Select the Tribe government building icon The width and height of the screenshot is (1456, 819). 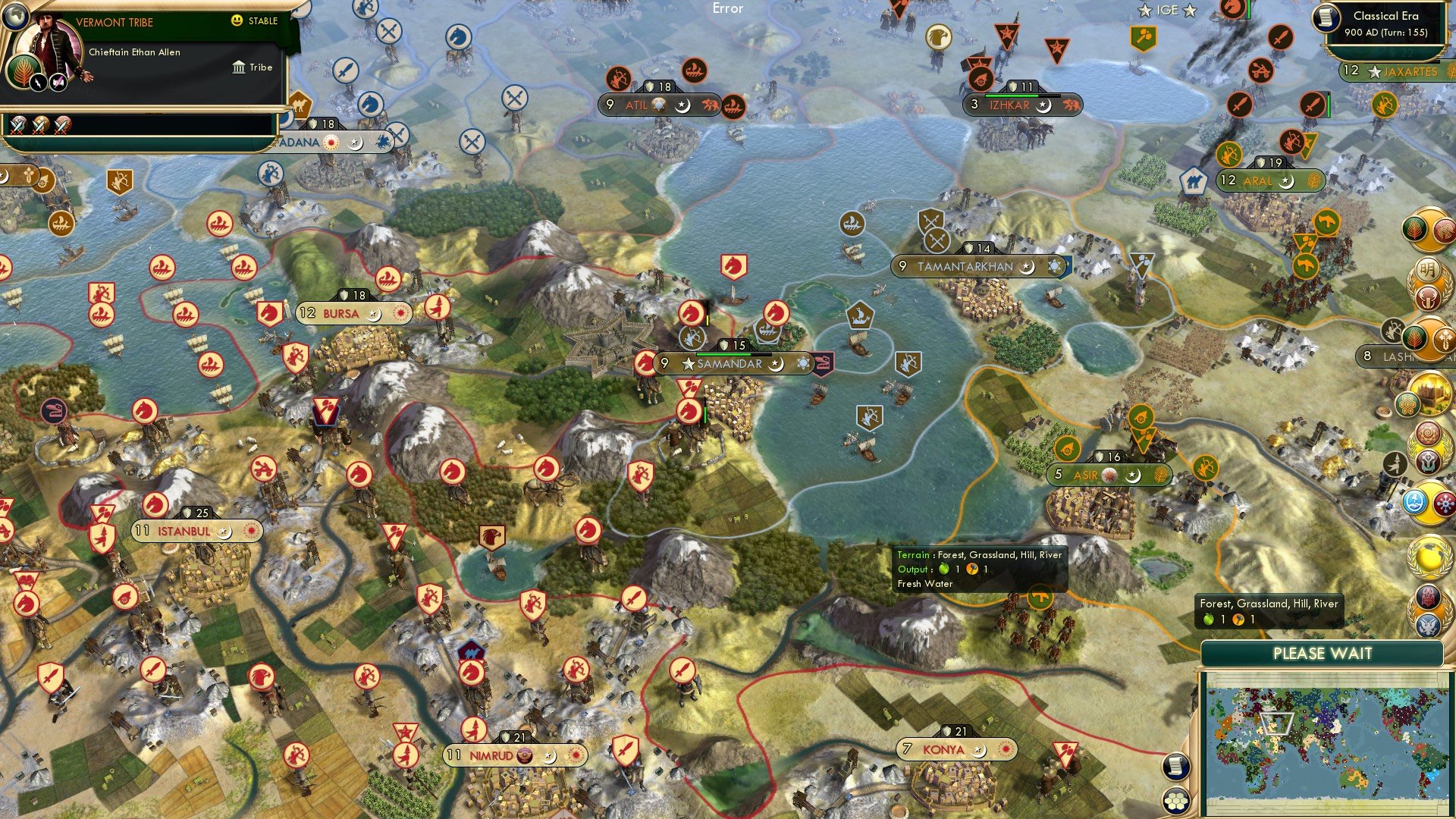[x=238, y=67]
